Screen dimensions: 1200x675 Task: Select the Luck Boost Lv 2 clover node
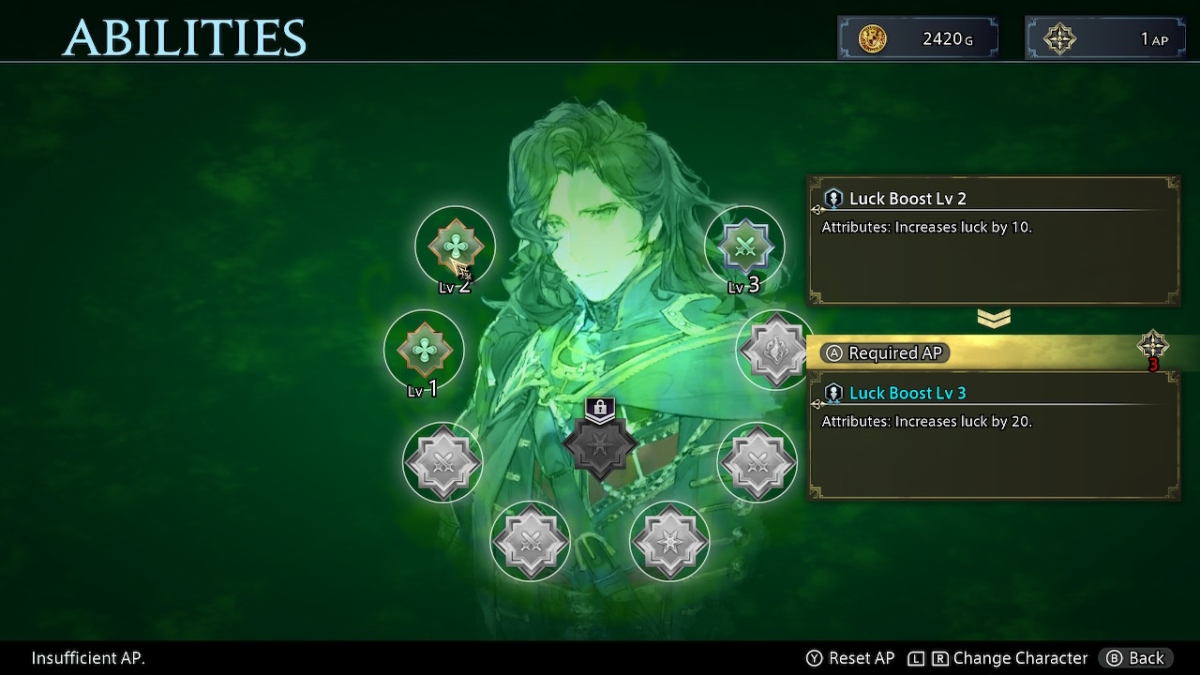(455, 246)
